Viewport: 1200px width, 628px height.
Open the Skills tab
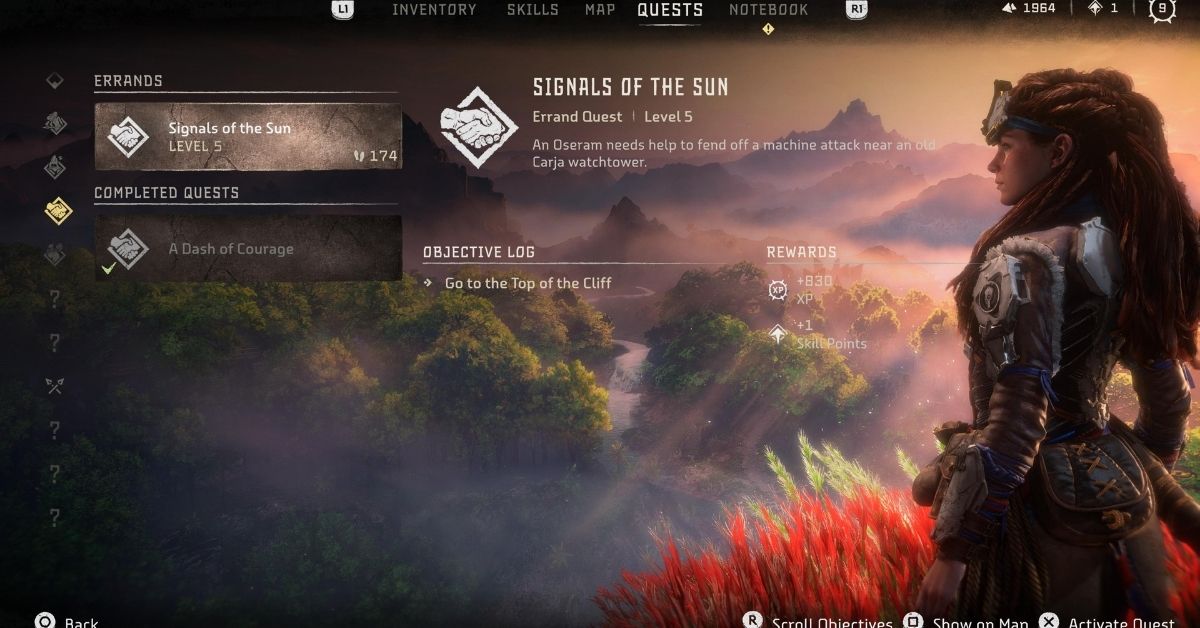[x=531, y=10]
